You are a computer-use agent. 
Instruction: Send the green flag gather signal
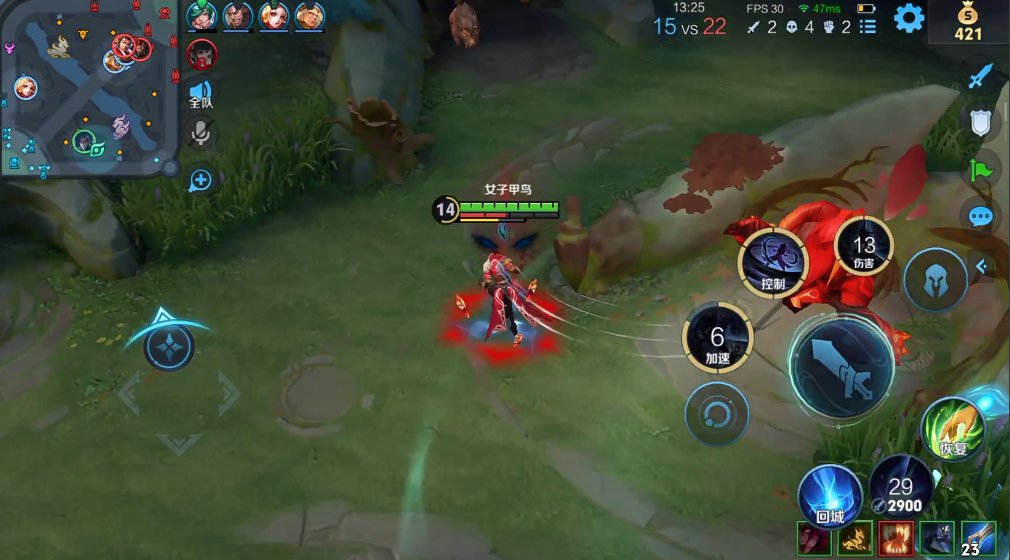981,169
